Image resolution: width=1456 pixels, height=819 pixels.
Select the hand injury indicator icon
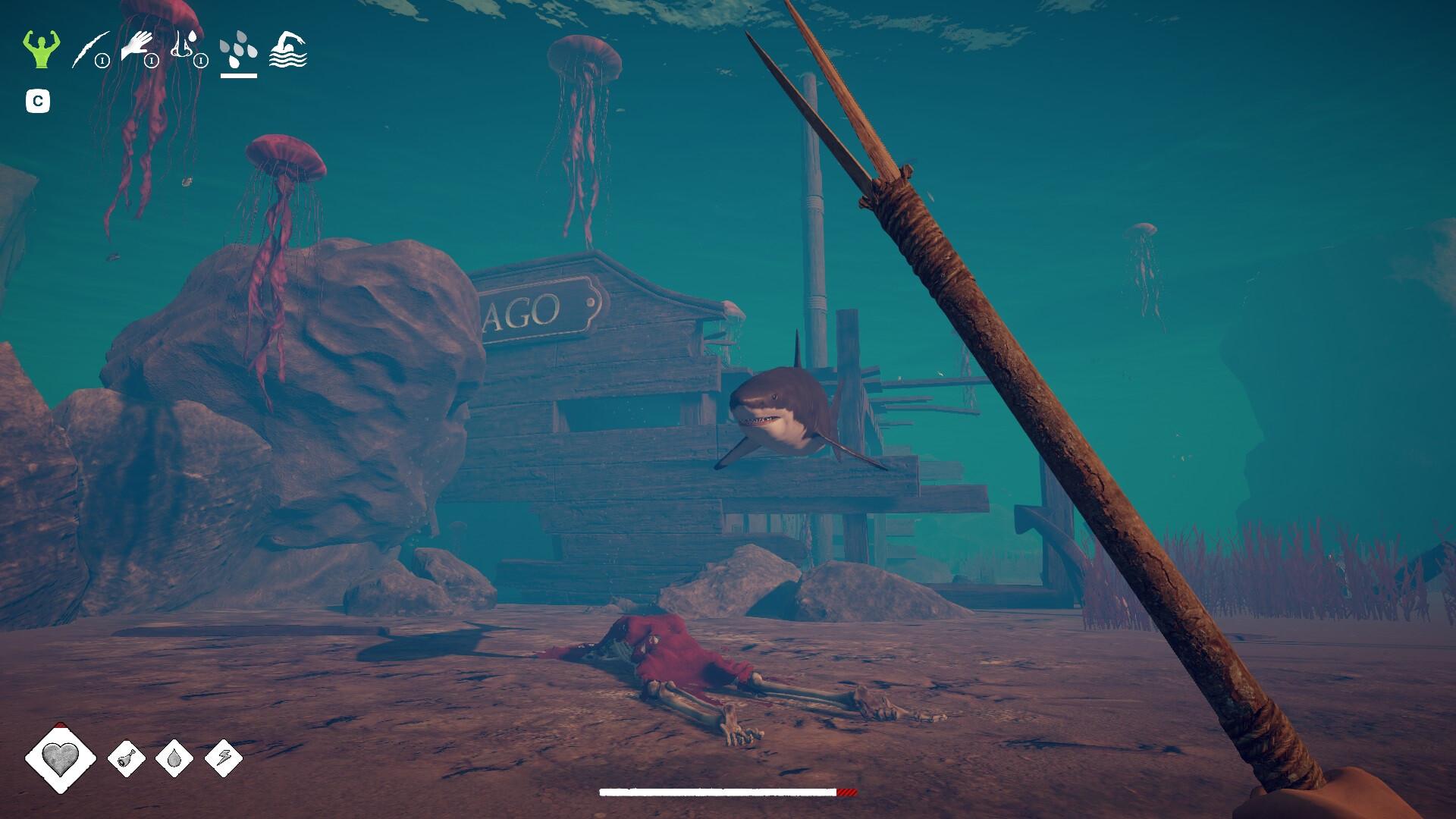[x=136, y=42]
